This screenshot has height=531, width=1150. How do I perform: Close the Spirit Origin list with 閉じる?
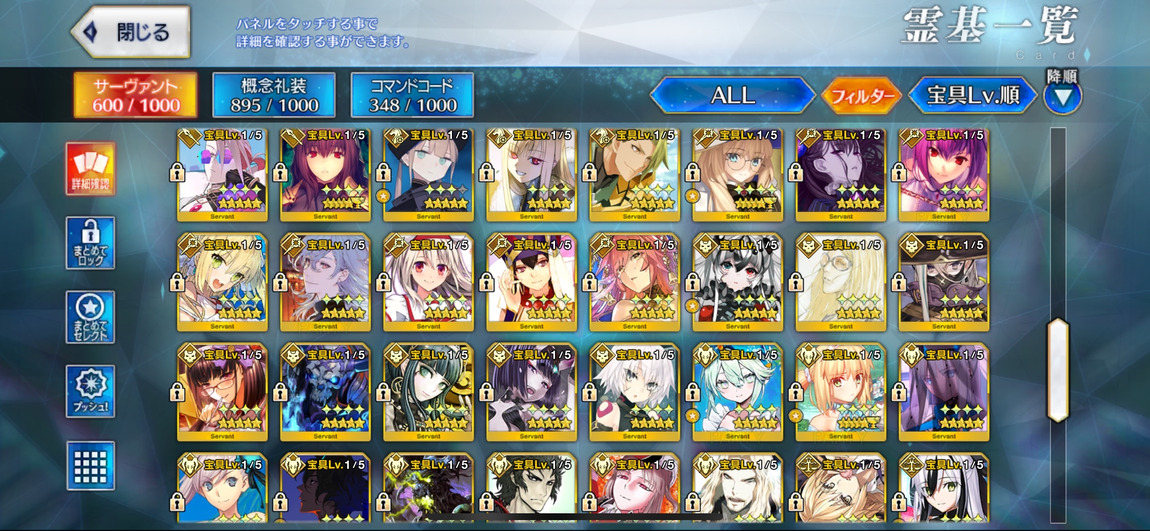click(x=131, y=32)
